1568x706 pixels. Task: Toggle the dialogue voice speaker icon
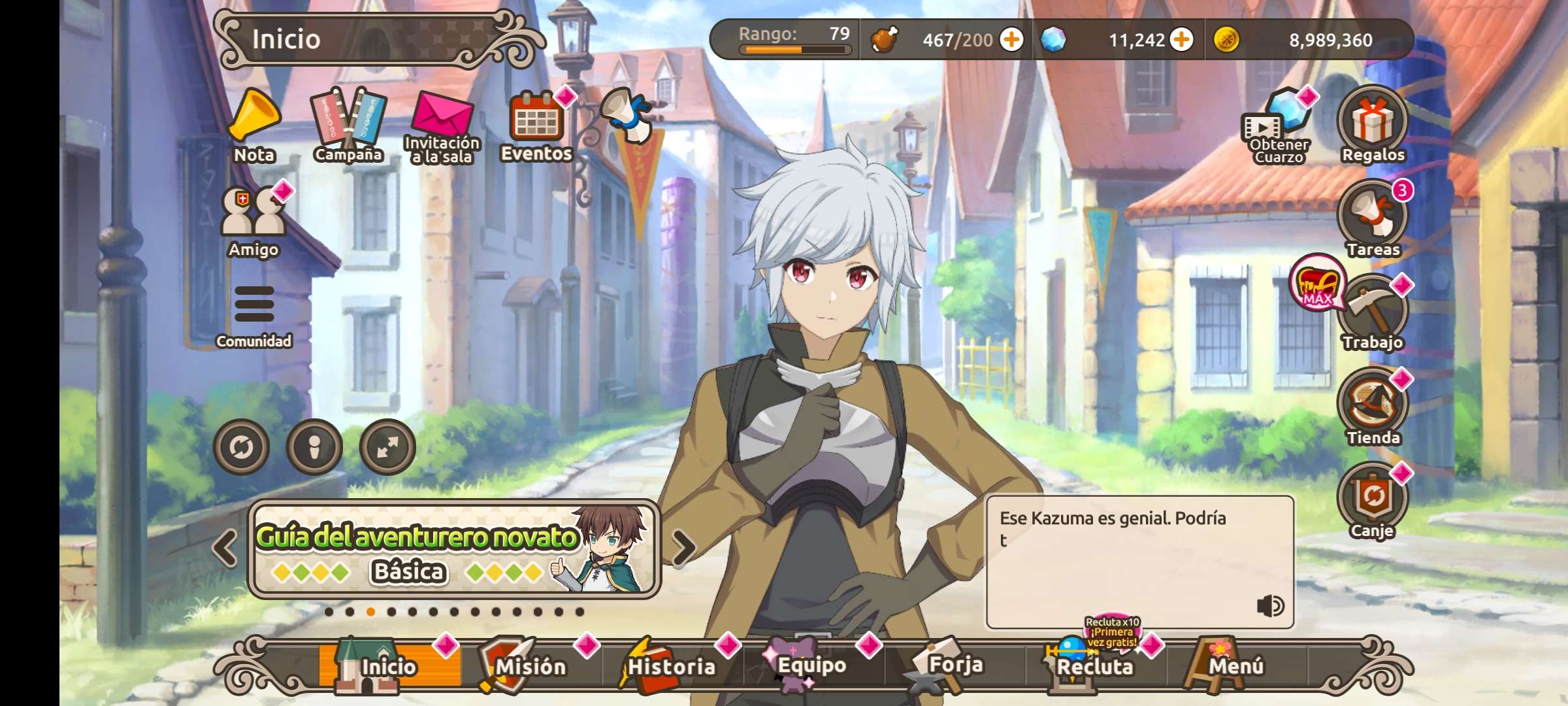1270,606
